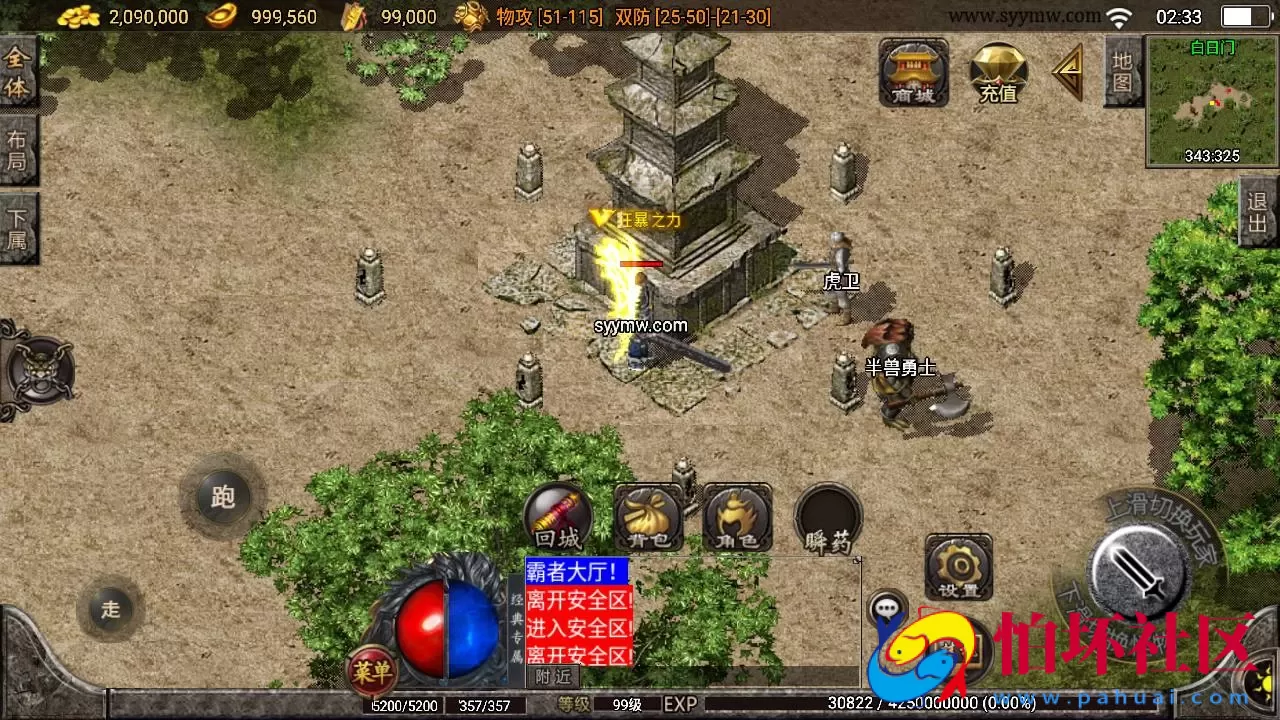Open the 设置 settings panel

pyautogui.click(x=957, y=568)
